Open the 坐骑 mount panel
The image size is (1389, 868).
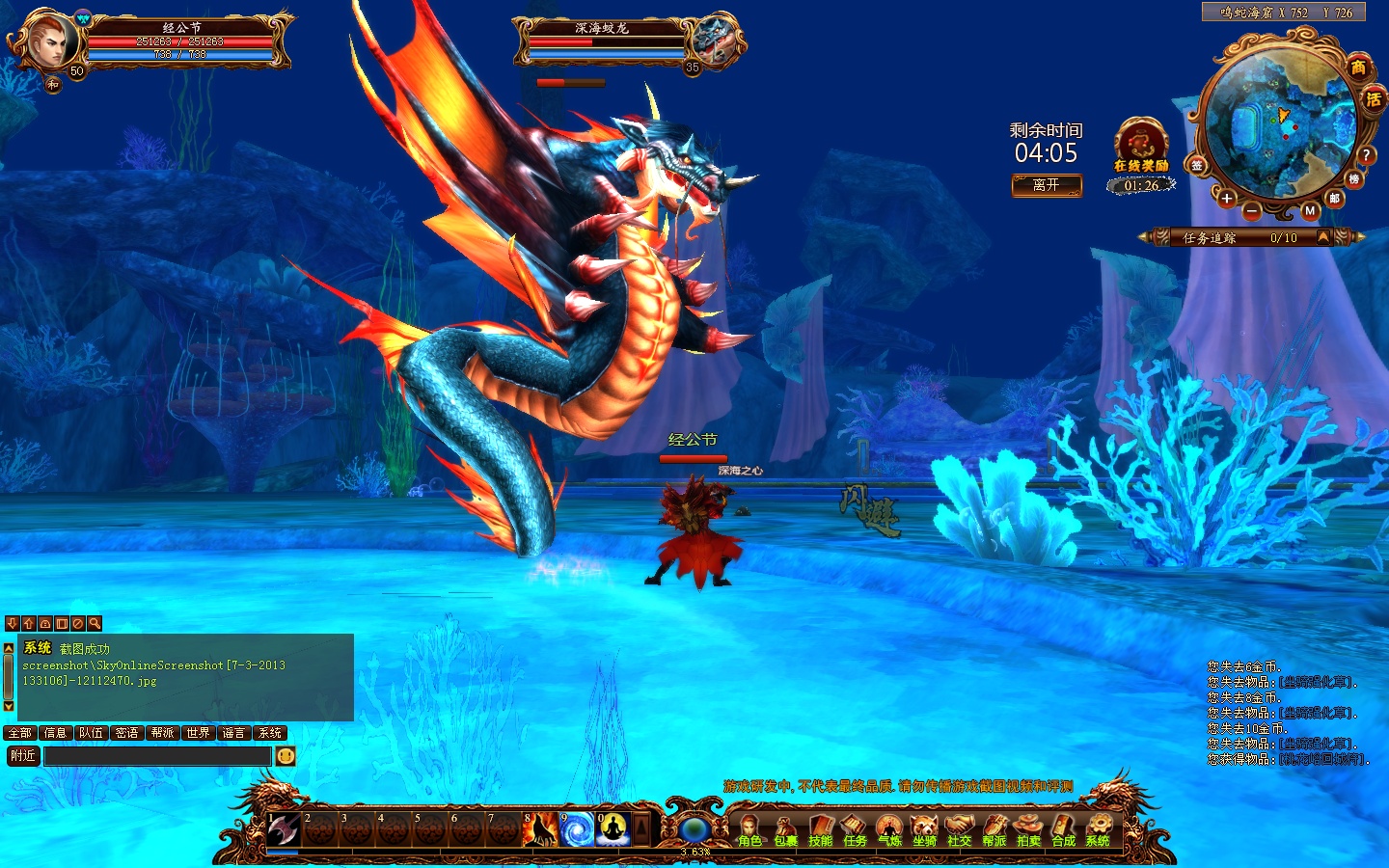coord(924,829)
